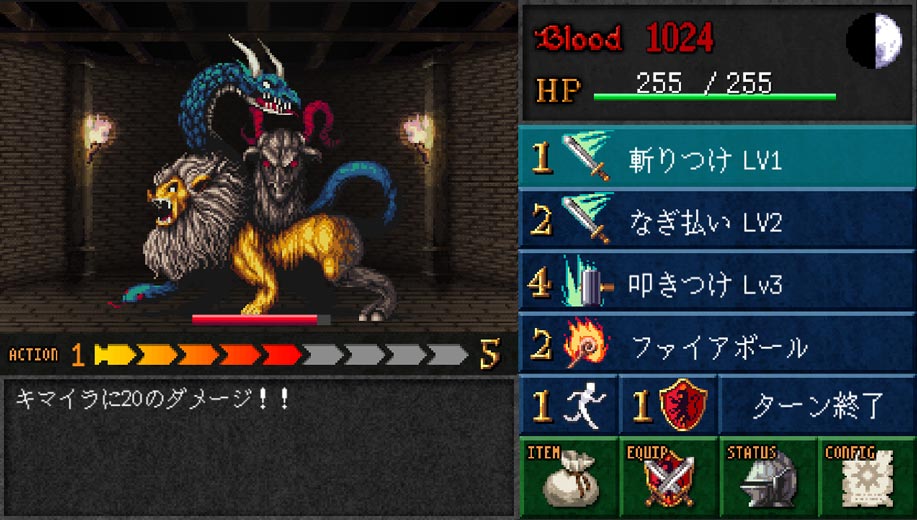Click the running man escape button
Screen dimensions: 917x520
pos(568,406)
